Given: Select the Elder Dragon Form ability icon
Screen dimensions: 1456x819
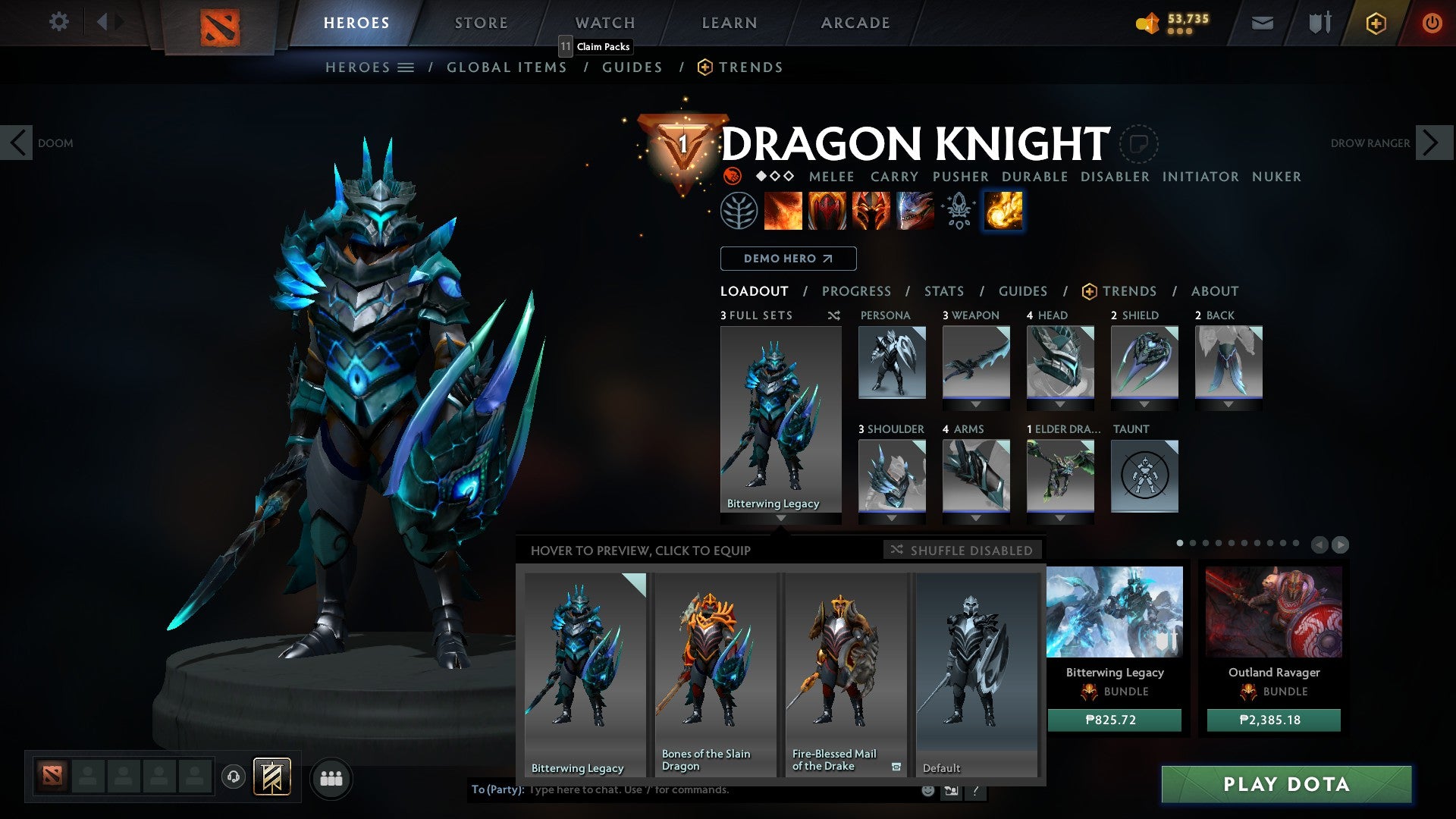Looking at the screenshot, I should point(913,211).
